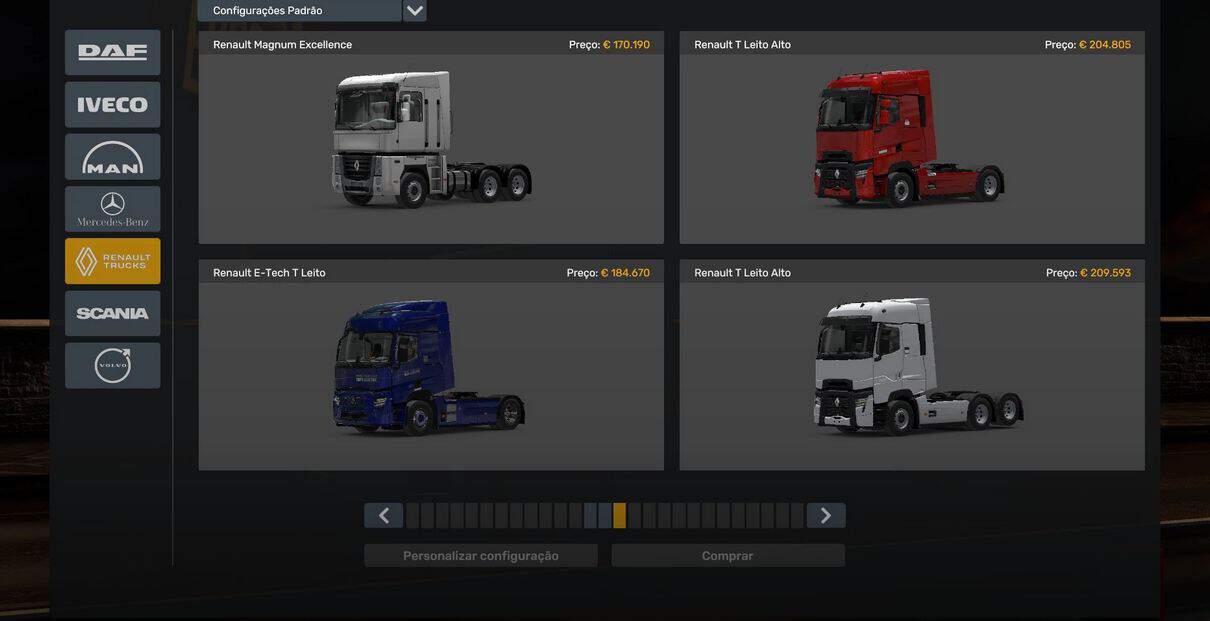
Task: Open the Configurações Padrão dropdown
Action: click(x=414, y=11)
